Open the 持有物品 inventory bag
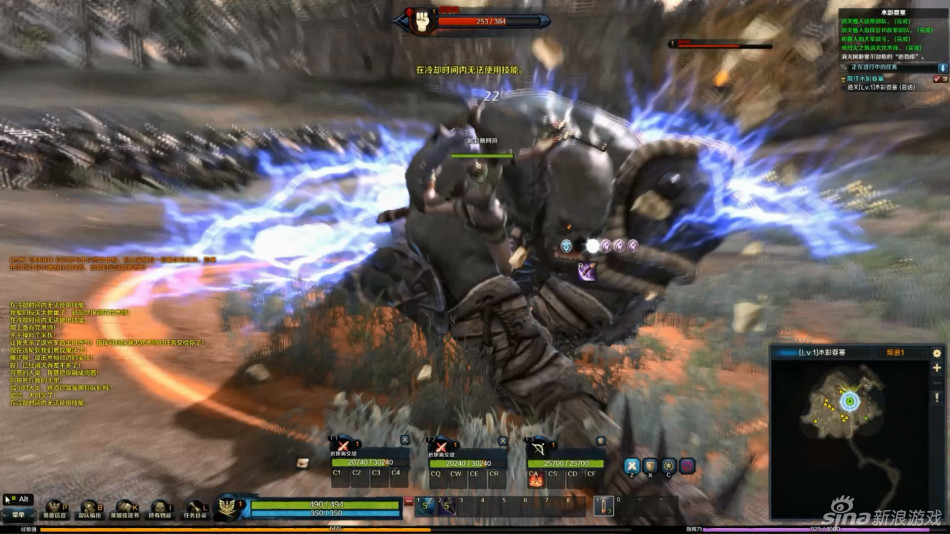The width and height of the screenshot is (950, 534). 160,509
